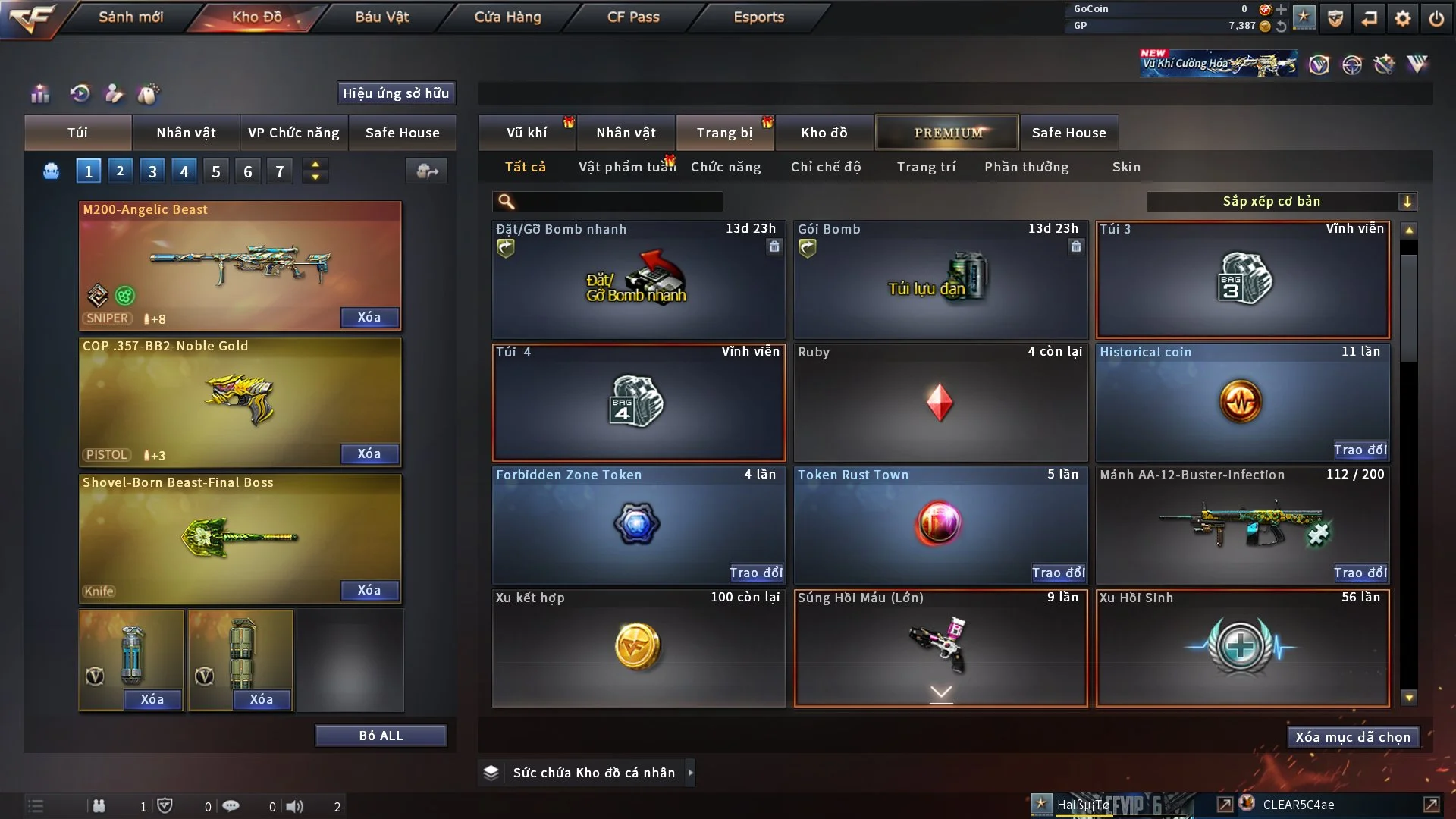The image size is (1456, 819).
Task: Click the power exit icon
Action: click(x=1436, y=18)
